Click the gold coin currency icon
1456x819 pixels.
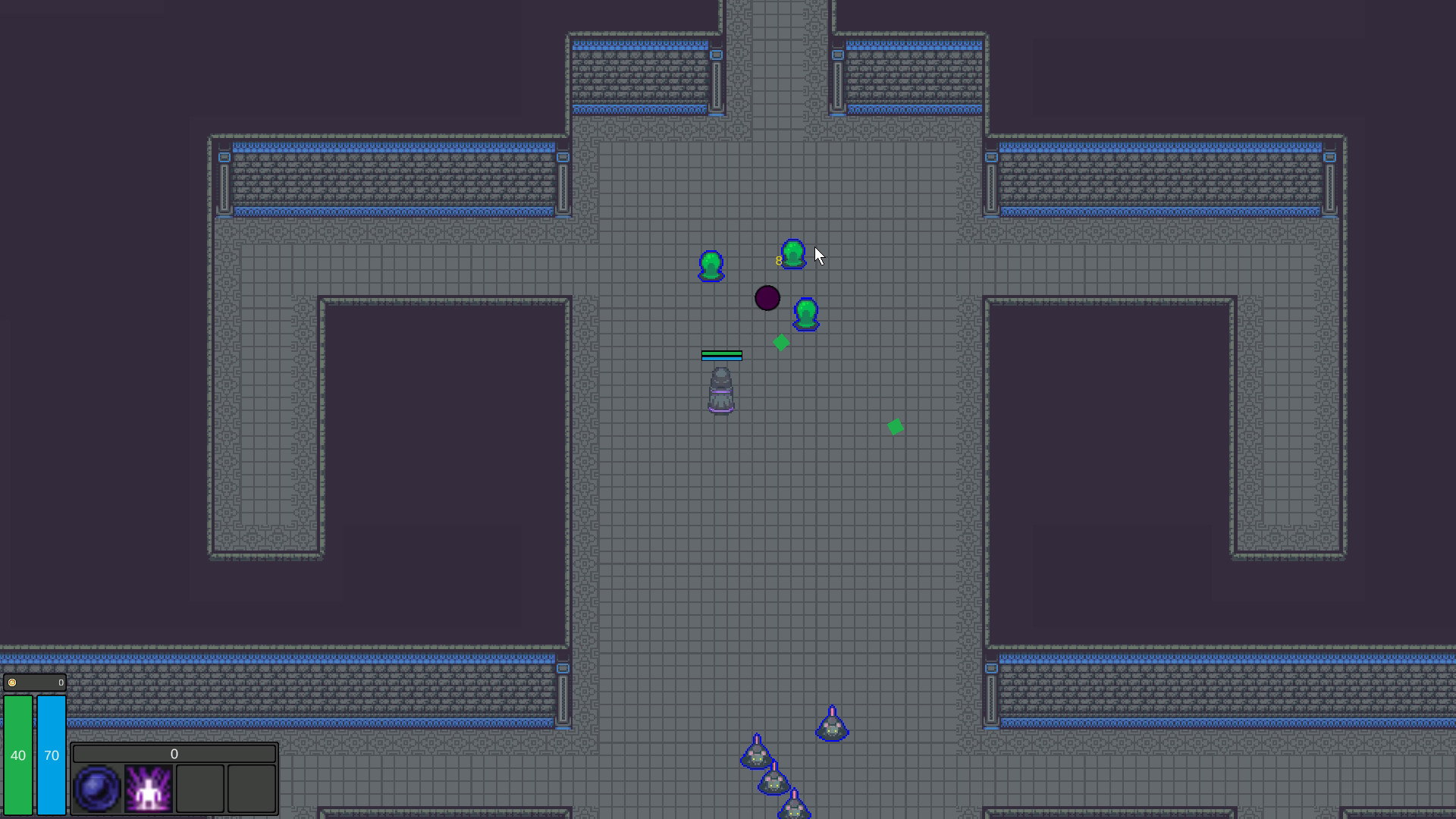(x=12, y=682)
